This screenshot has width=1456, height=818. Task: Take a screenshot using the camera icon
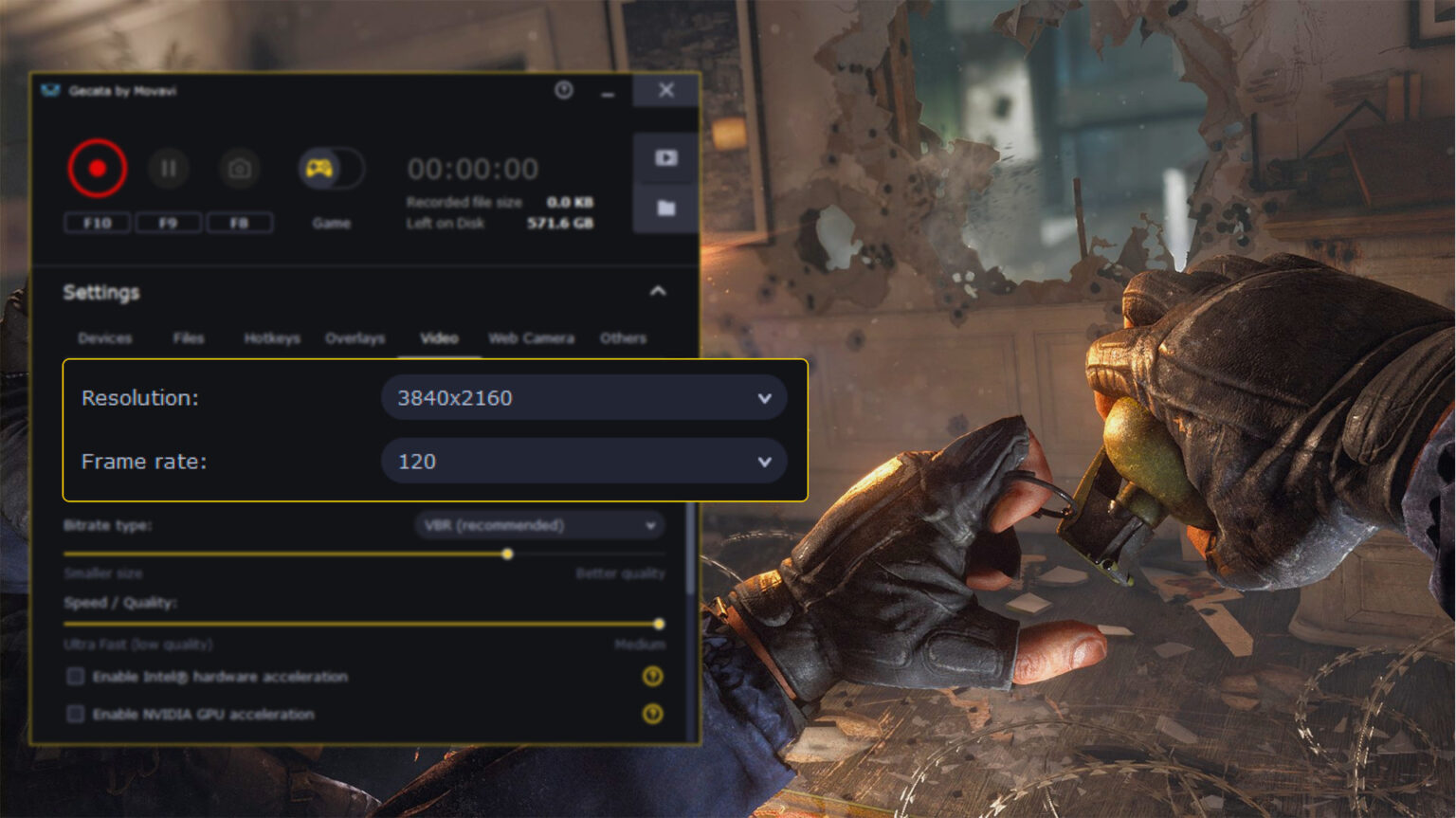pos(240,168)
